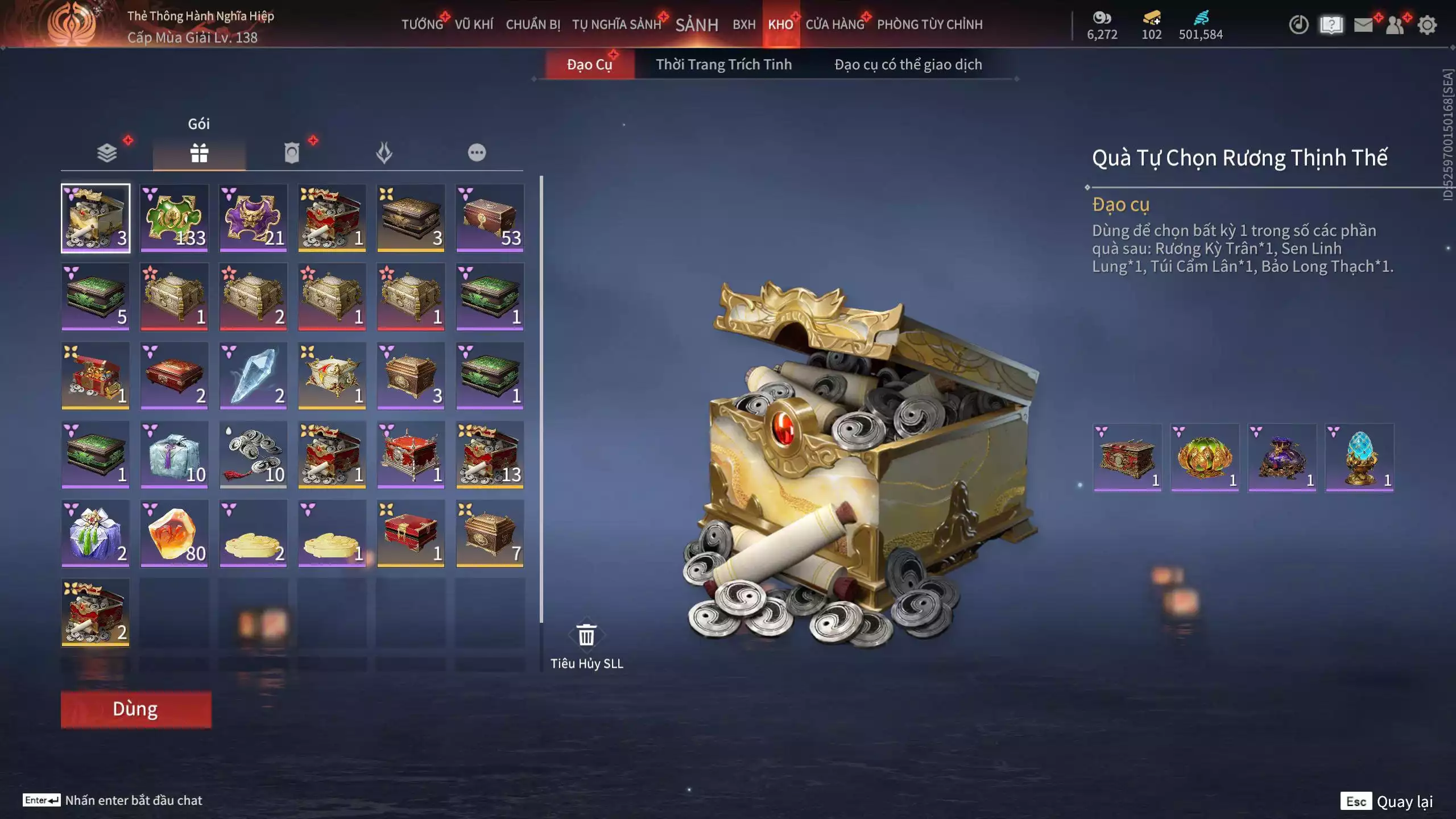This screenshot has width=1456, height=819.
Task: Select the Thời Trang Trích Tinh tab
Action: [x=723, y=64]
